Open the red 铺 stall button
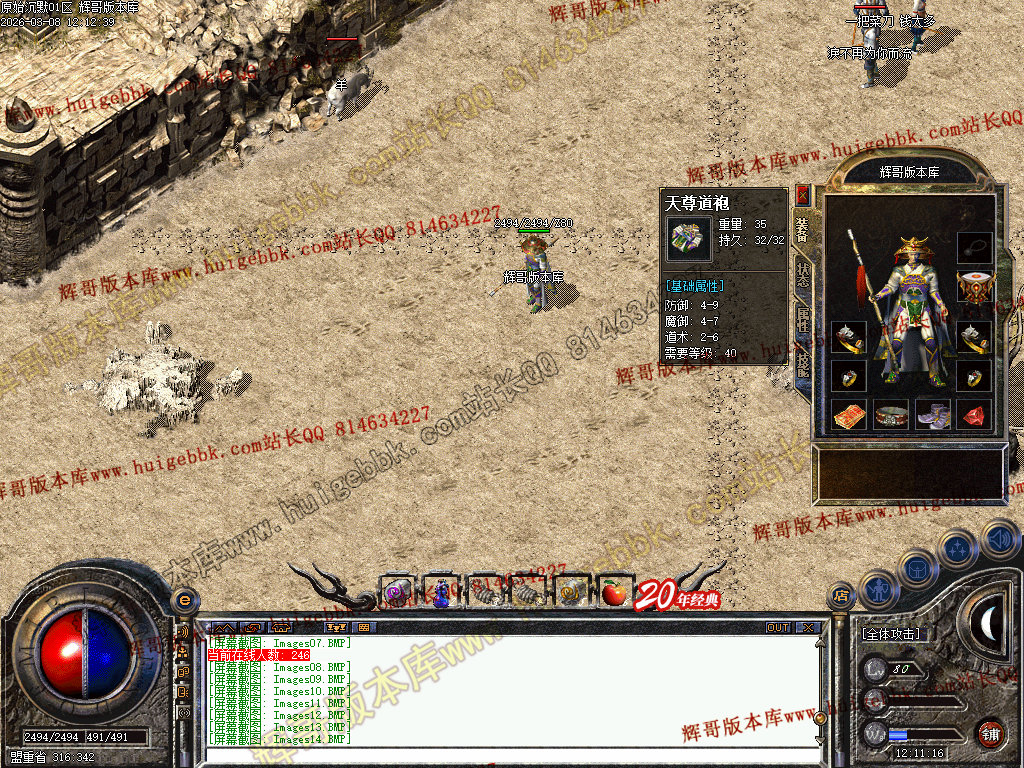The image size is (1024, 768). coord(990,732)
